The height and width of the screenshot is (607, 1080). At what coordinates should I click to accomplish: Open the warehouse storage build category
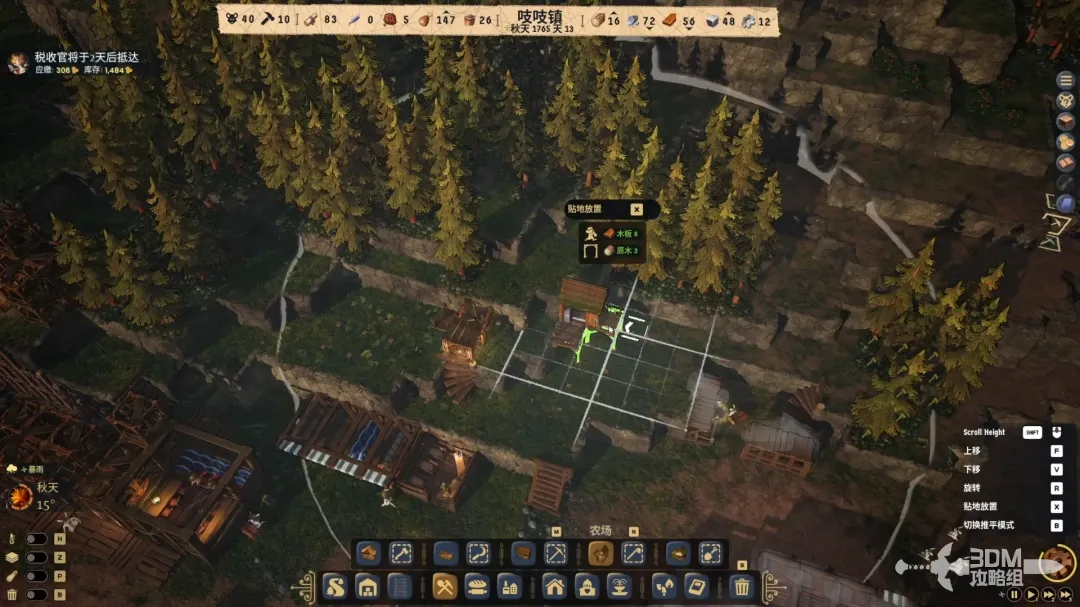coord(367,586)
